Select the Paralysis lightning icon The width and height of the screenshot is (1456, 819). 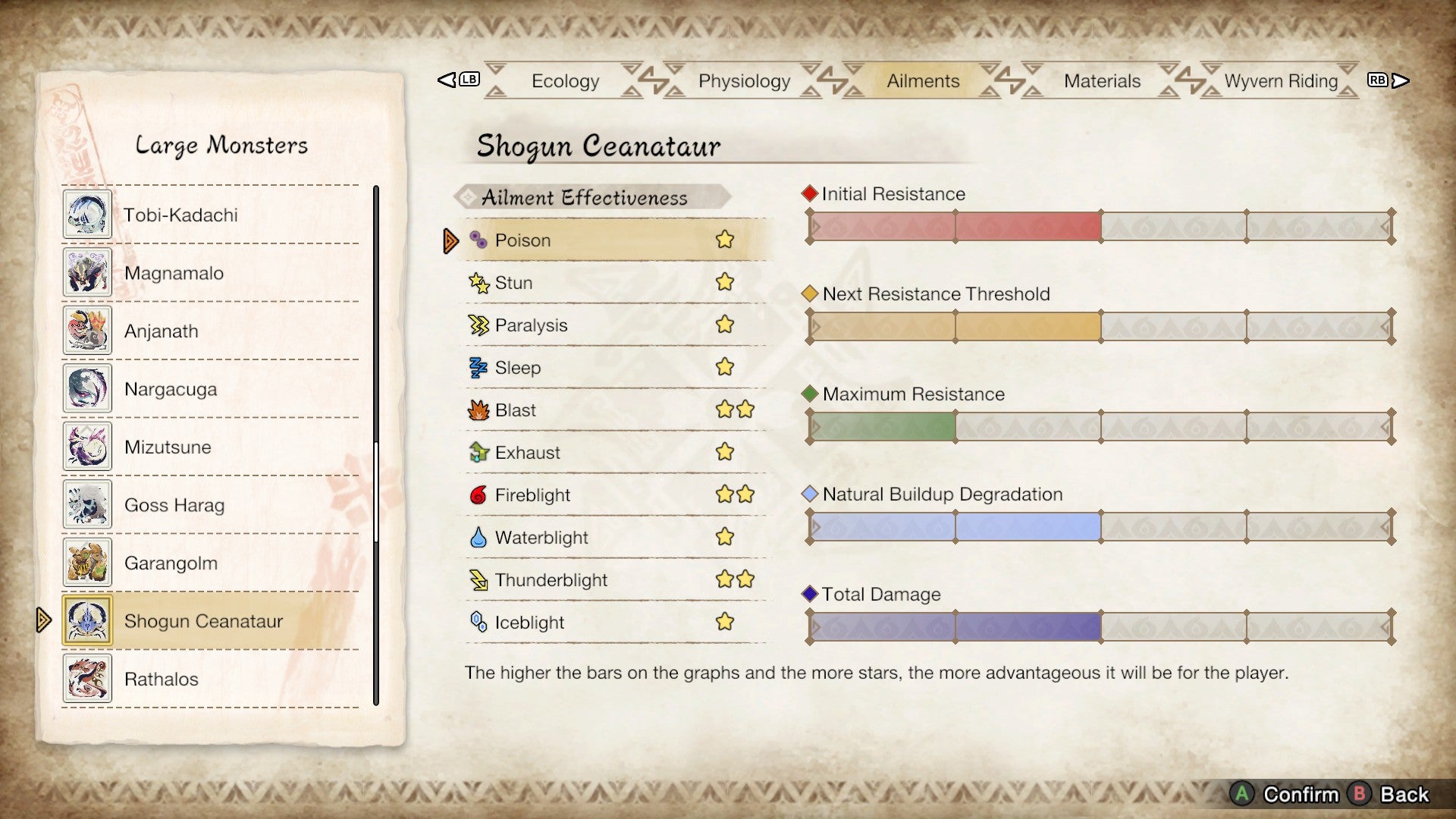pyautogui.click(x=475, y=325)
